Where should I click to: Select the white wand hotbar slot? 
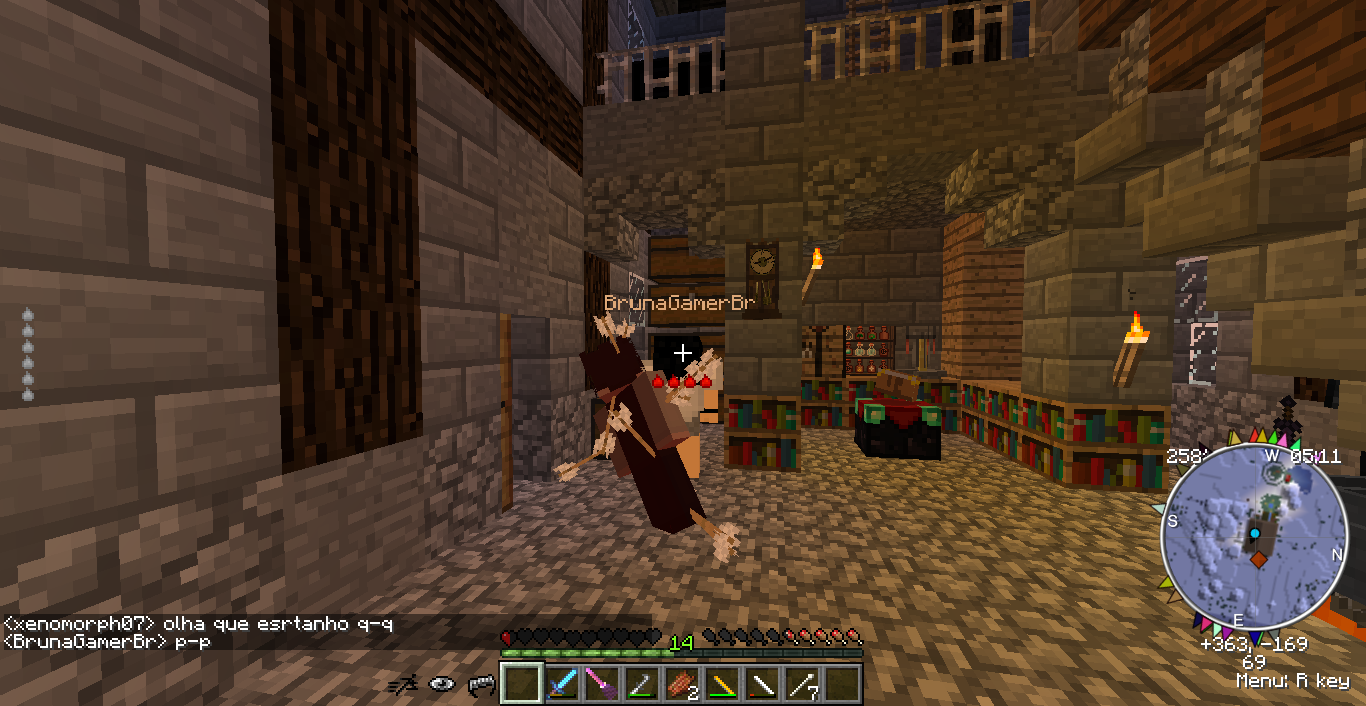pyautogui.click(x=761, y=684)
